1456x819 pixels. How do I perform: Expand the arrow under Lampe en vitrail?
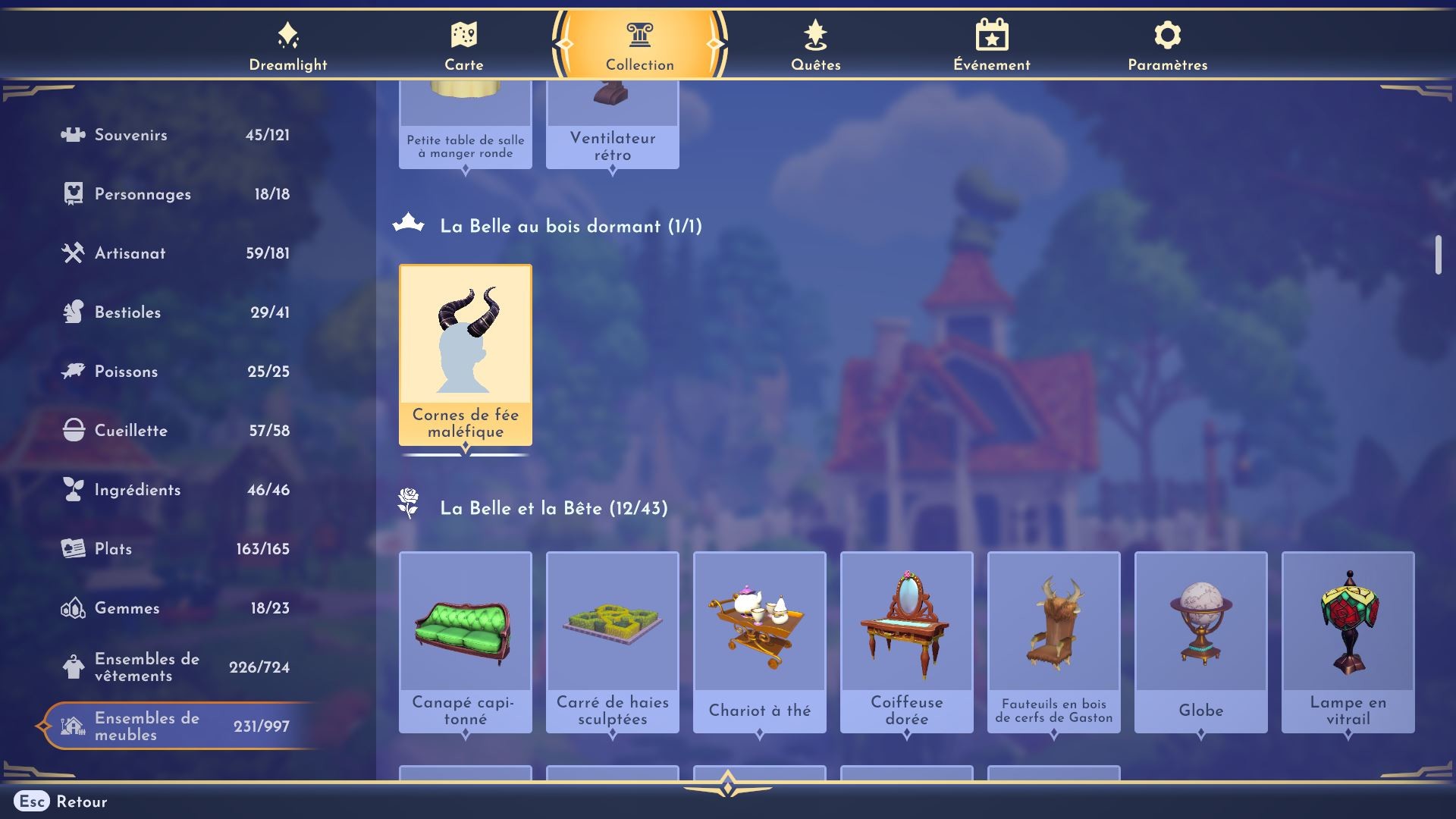(x=1348, y=733)
